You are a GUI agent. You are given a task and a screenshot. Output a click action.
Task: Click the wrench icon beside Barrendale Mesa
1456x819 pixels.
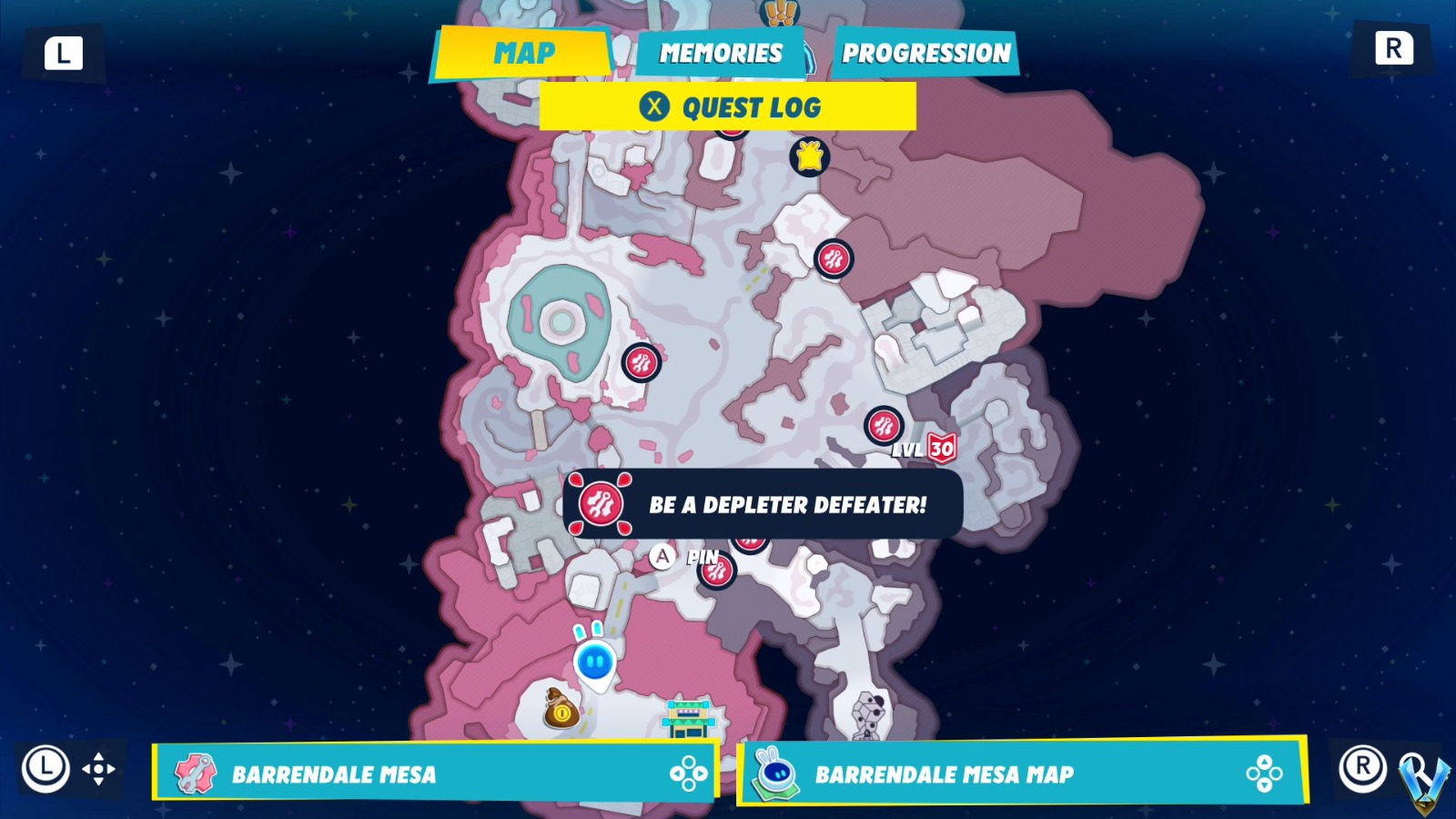[x=195, y=774]
